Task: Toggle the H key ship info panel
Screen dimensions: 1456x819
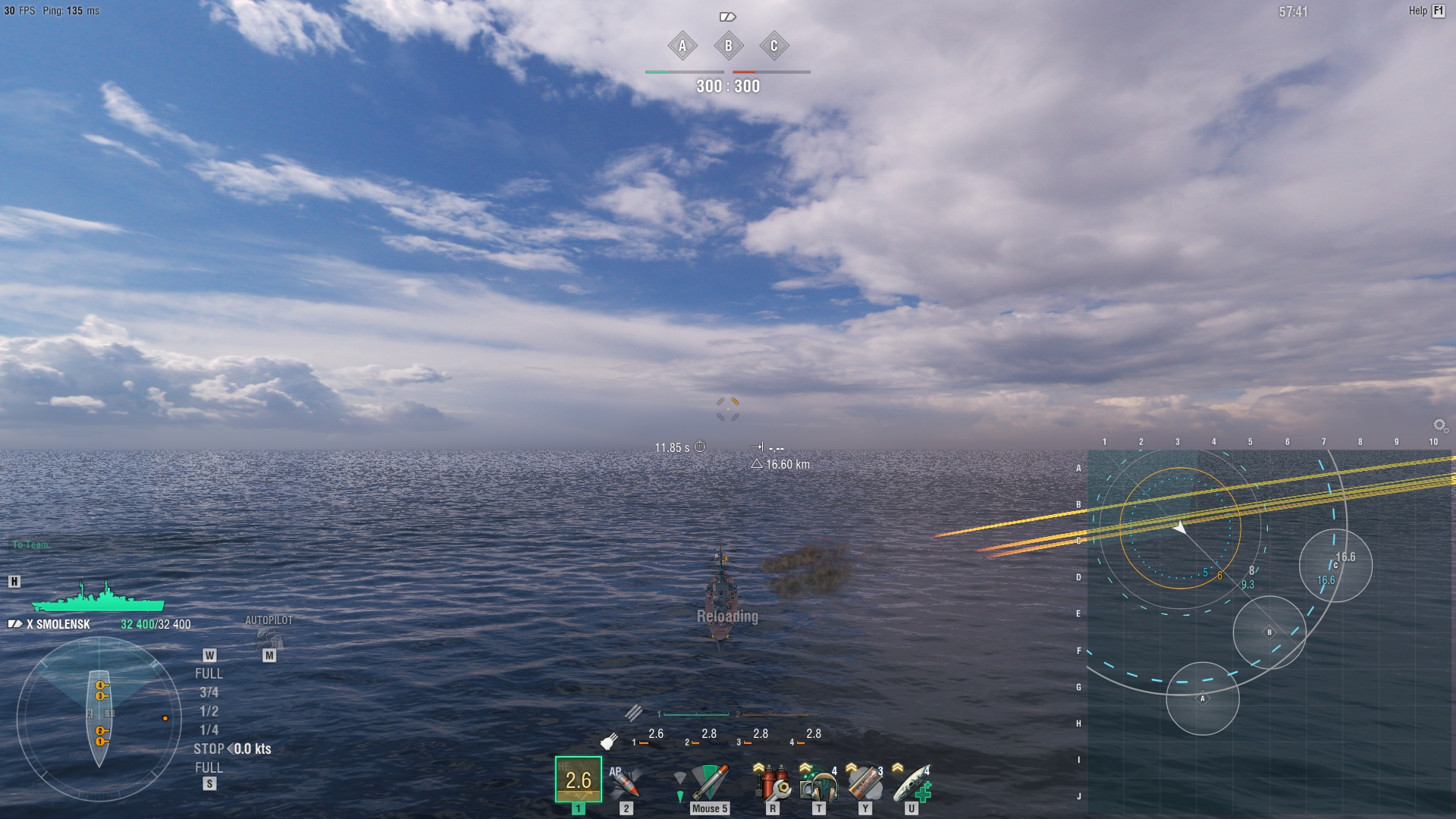Action: tap(12, 582)
